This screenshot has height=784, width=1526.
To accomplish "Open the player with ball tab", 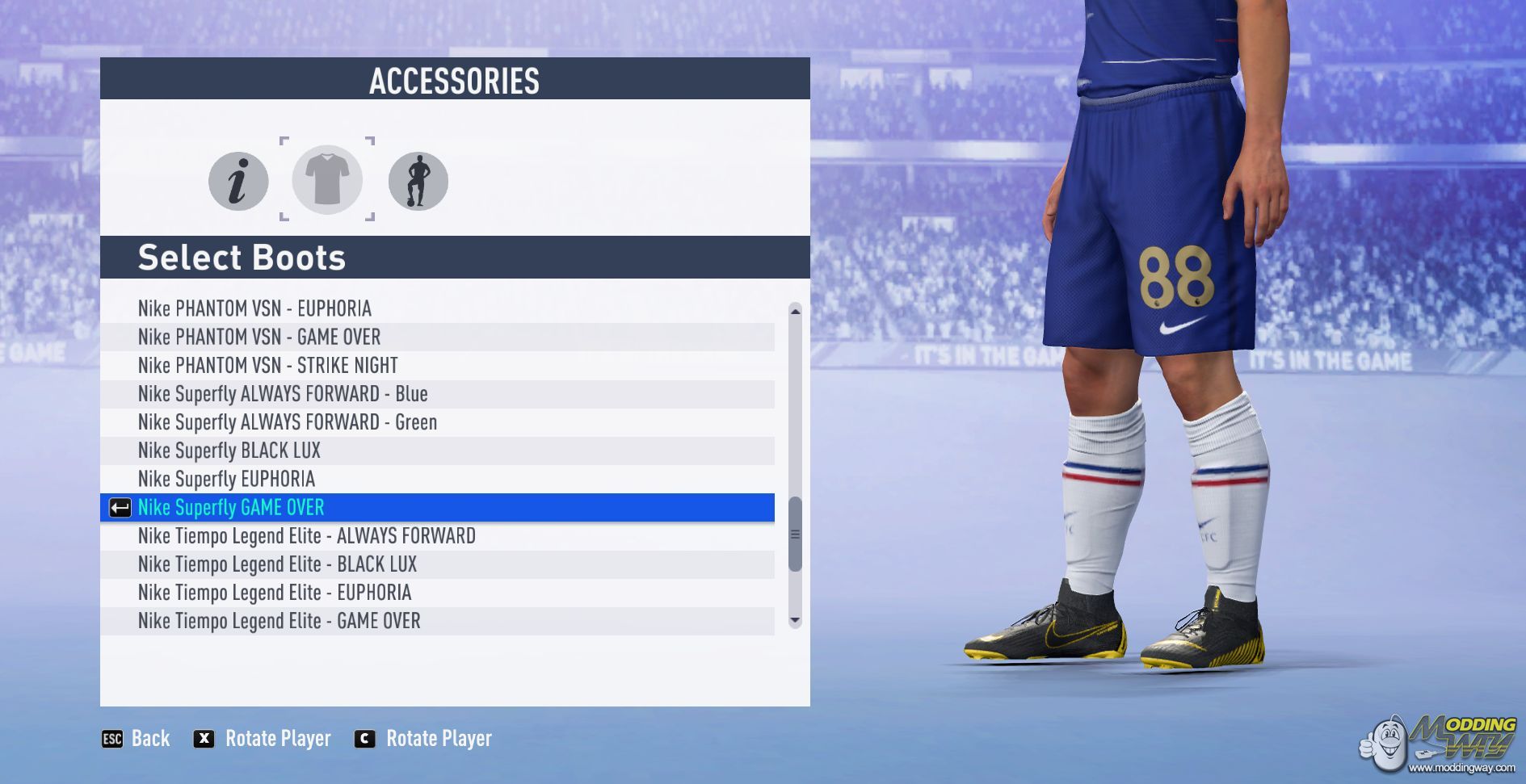I will coord(418,181).
